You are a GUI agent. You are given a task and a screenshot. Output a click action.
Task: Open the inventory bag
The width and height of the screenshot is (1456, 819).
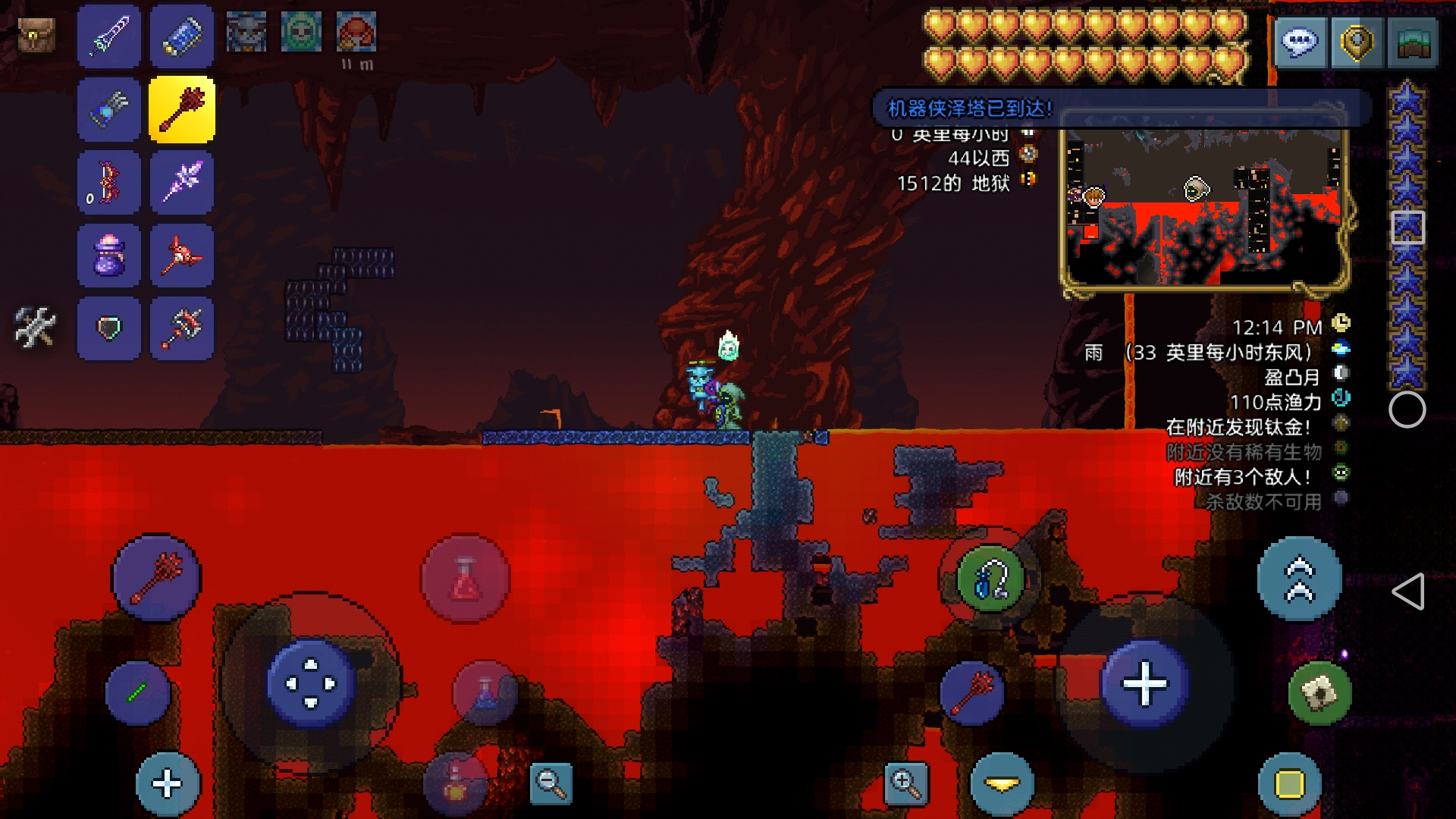coord(36,36)
